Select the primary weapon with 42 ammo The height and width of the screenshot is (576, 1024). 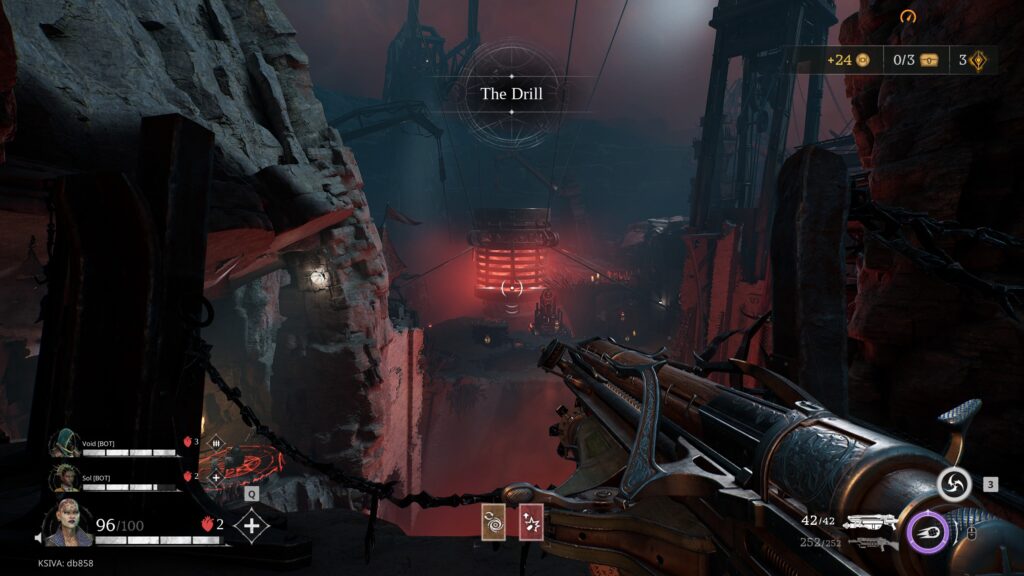click(x=868, y=521)
